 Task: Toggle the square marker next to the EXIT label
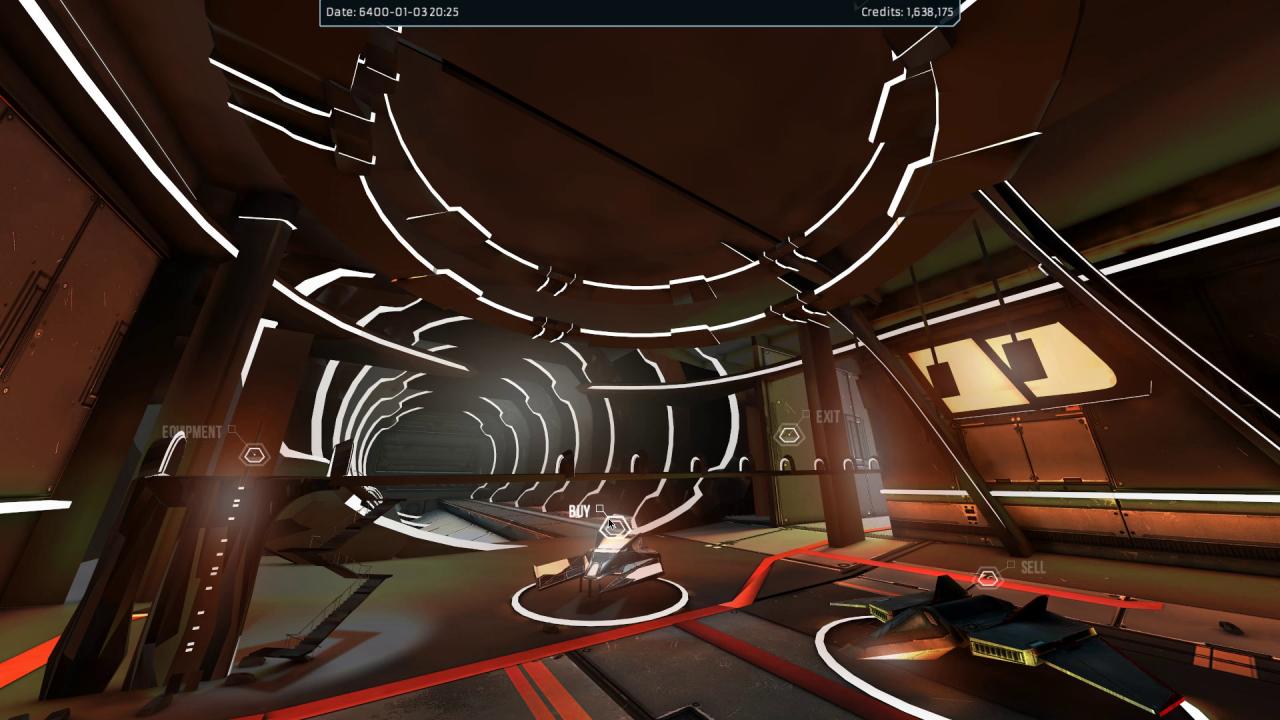point(805,414)
